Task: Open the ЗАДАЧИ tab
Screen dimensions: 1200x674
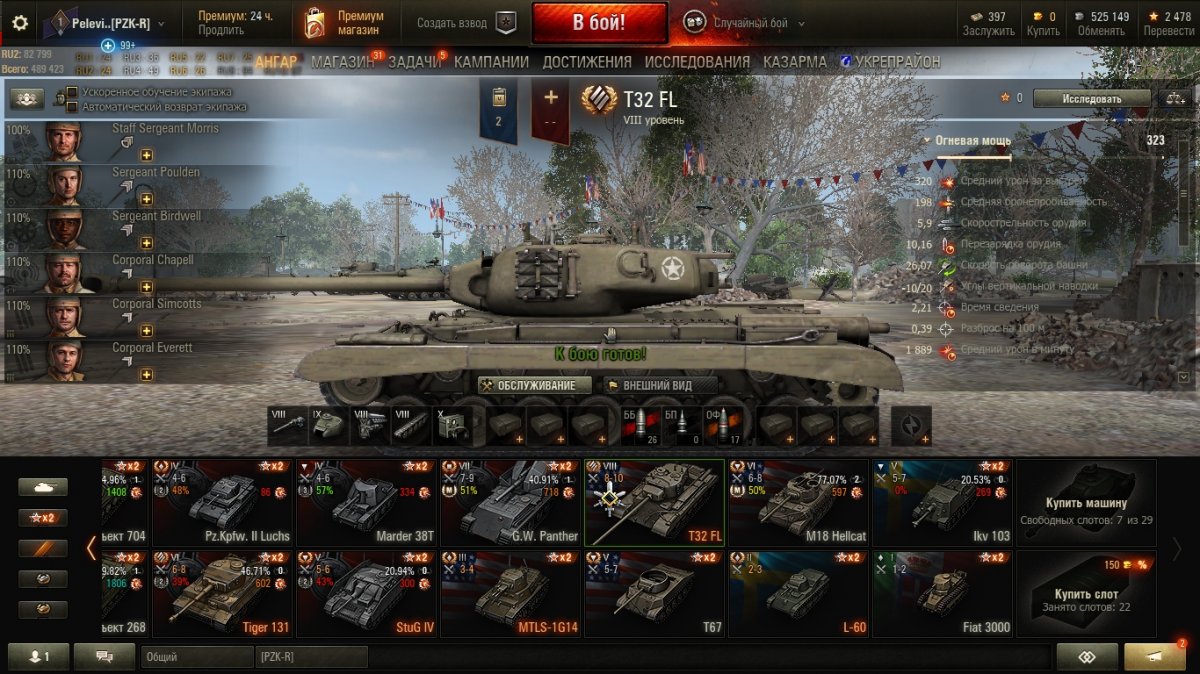Action: 414,62
